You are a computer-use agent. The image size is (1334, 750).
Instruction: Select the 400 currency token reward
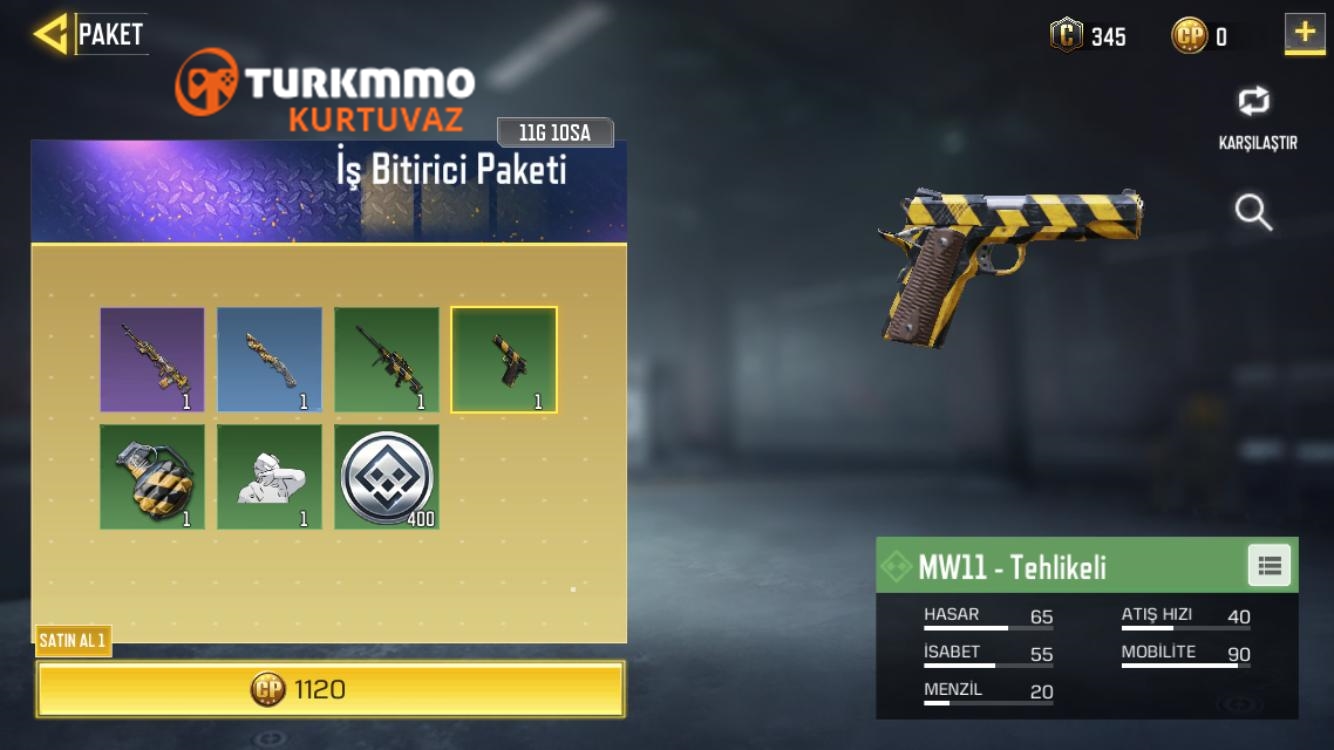(387, 477)
